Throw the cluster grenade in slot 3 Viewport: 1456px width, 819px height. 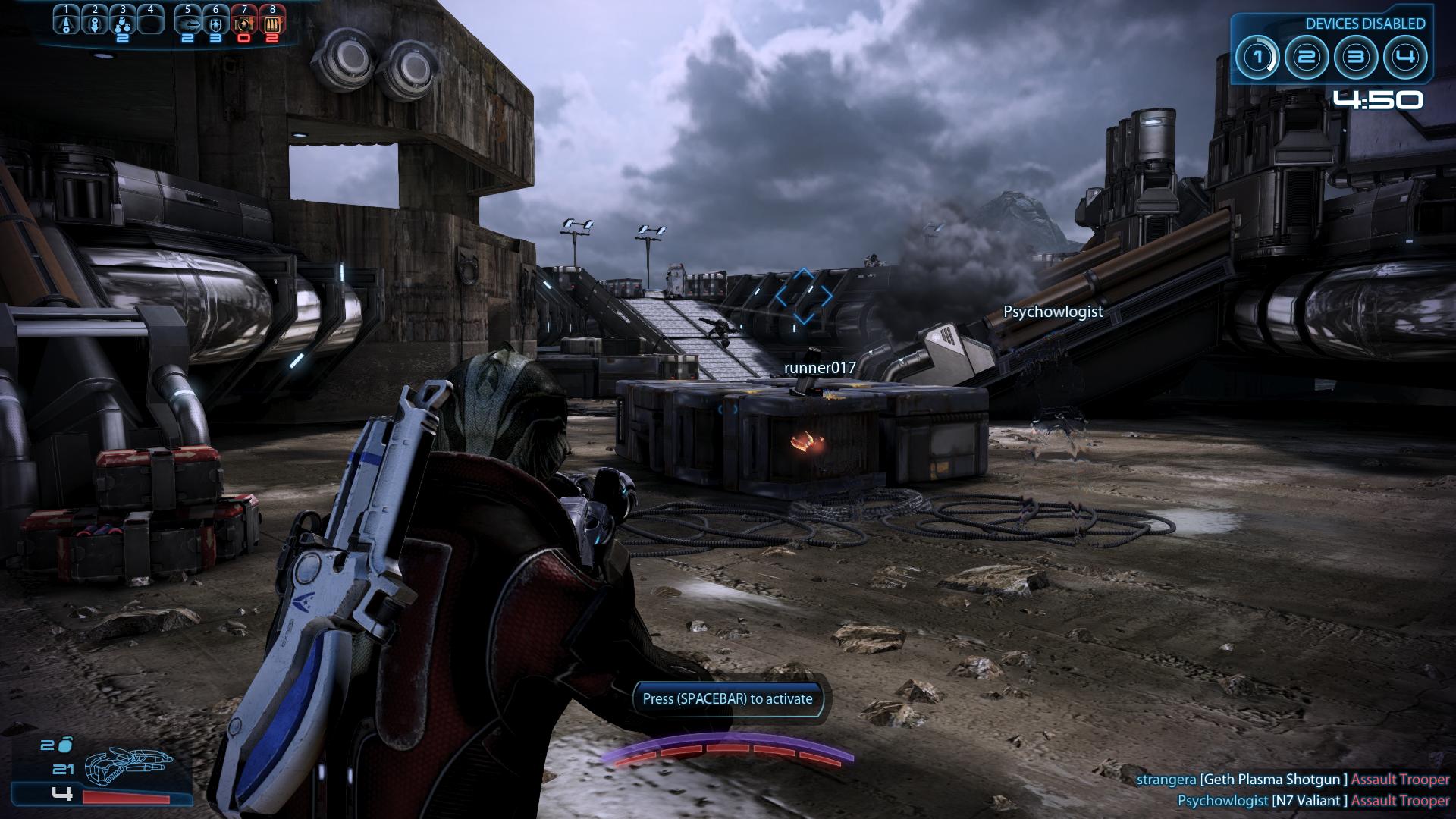pos(123,24)
